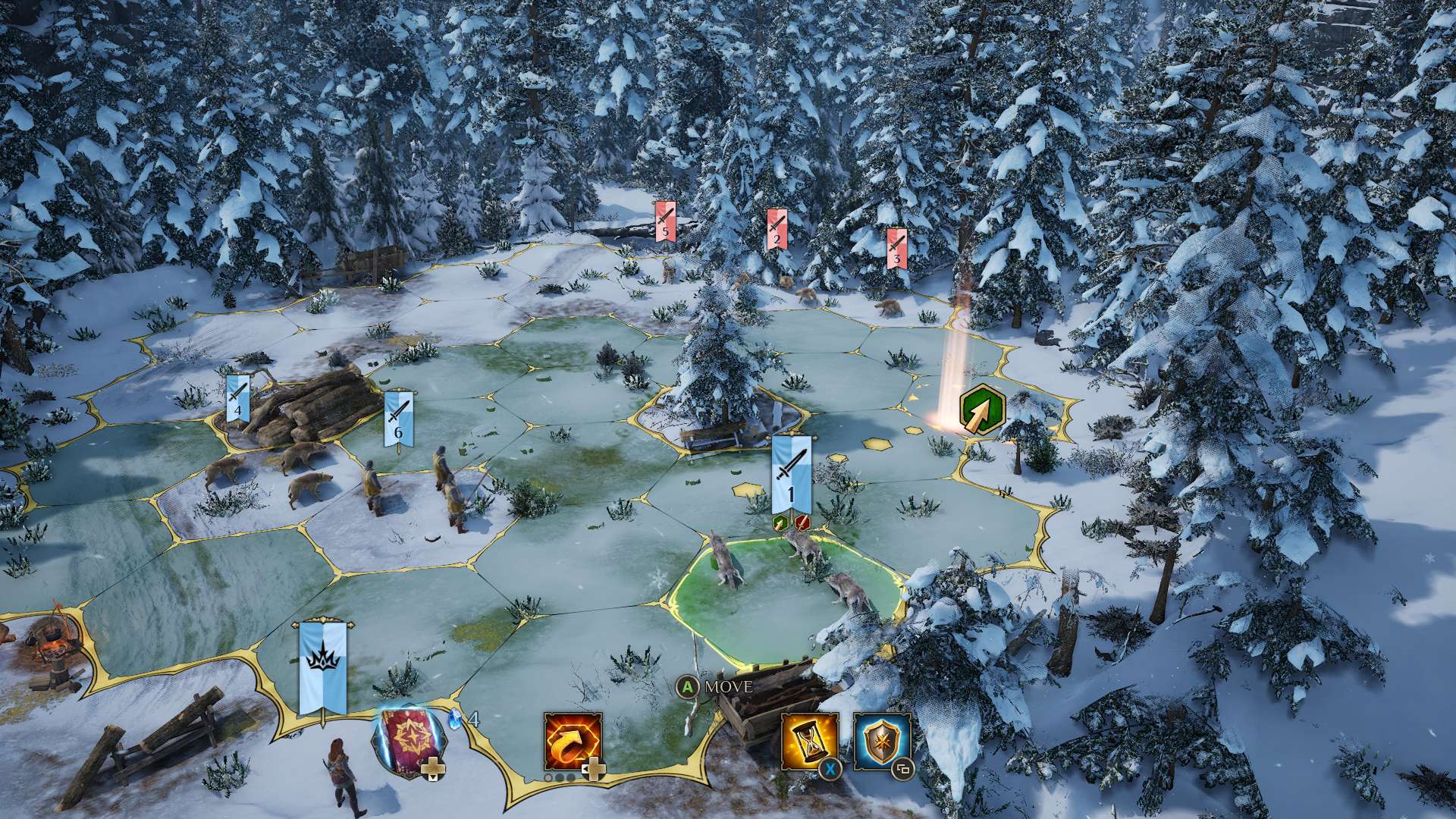Click the green arrow hex marker

pos(982,410)
